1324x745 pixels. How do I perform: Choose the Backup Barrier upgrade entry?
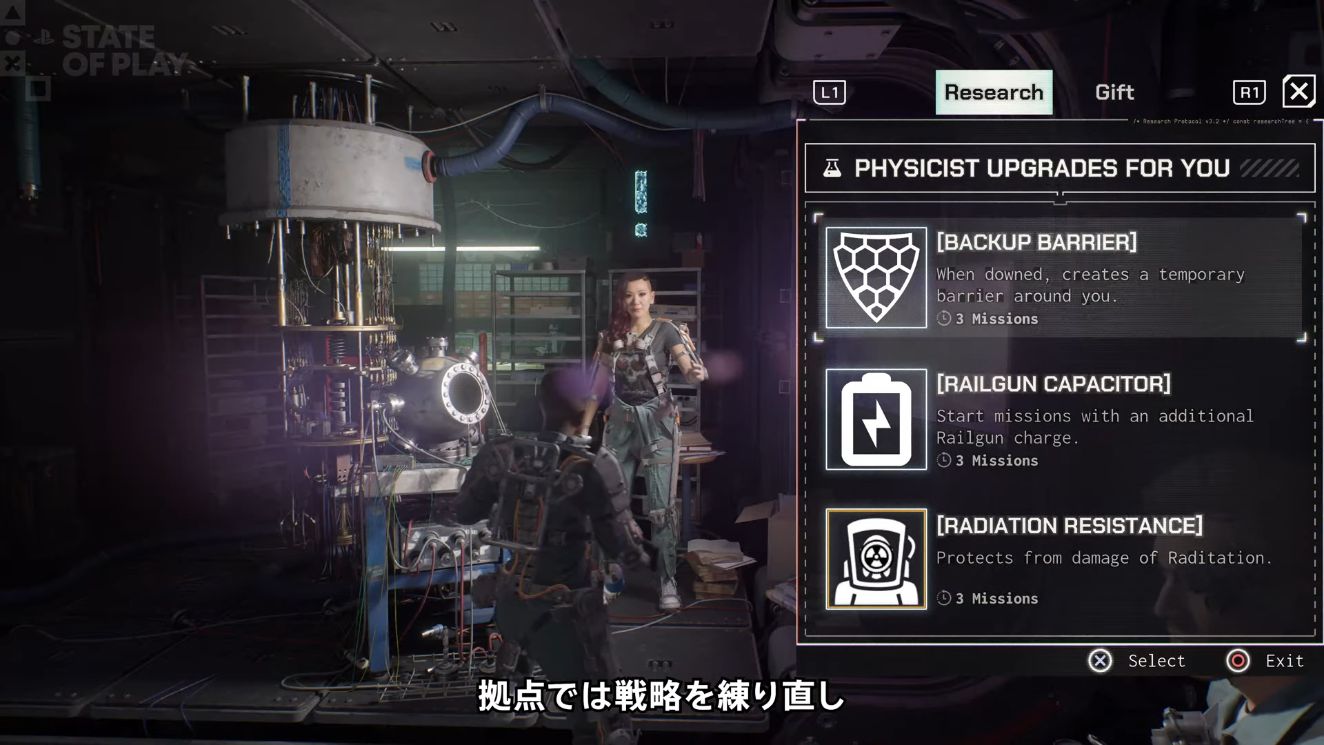[x=1060, y=277]
